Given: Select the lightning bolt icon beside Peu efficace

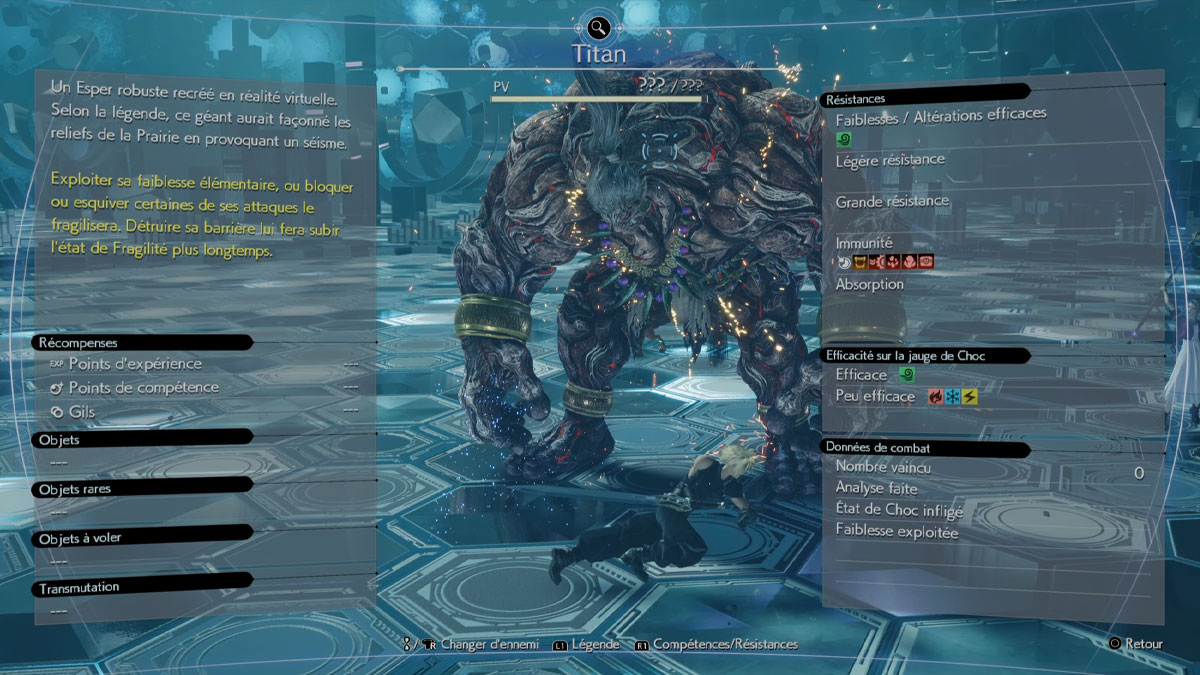Looking at the screenshot, I should tap(970, 397).
